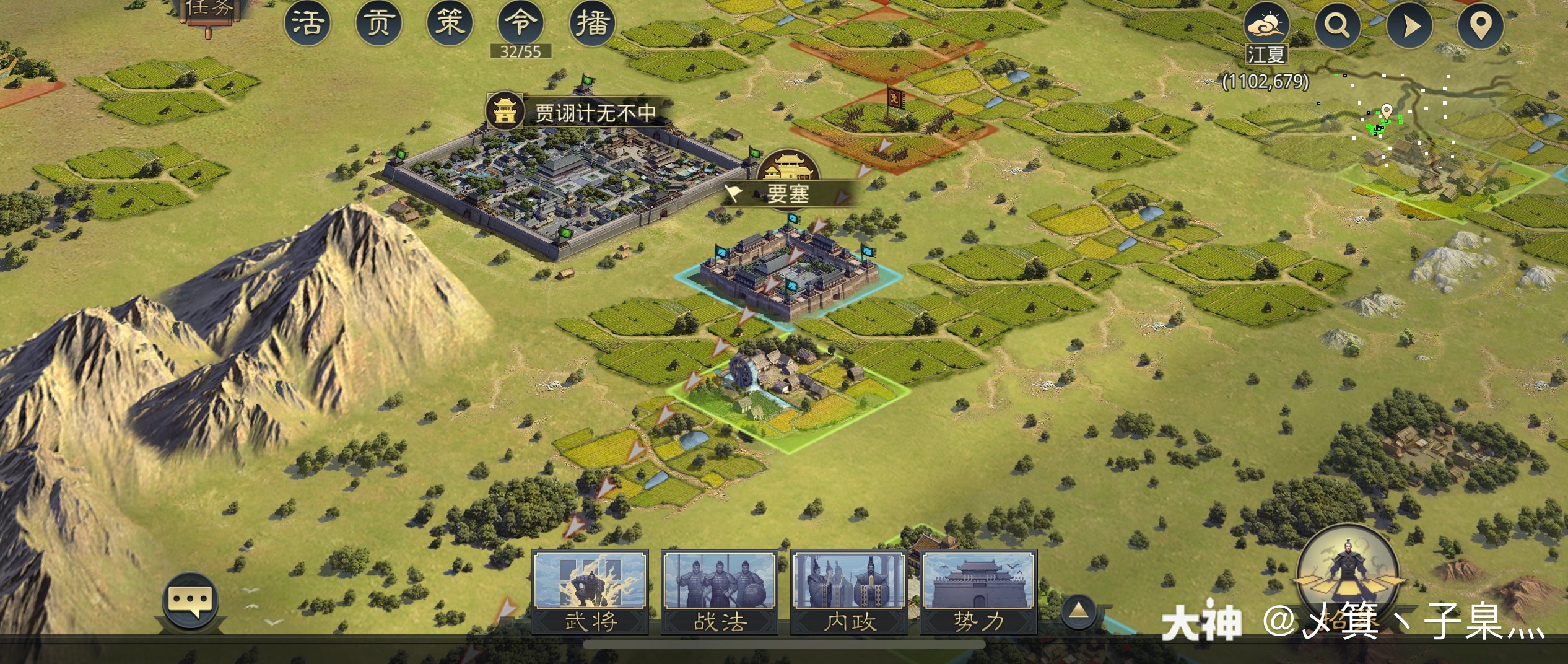Screen dimensions: 1568x664
Task: Open the 战法 tactics panel
Action: coord(720,591)
